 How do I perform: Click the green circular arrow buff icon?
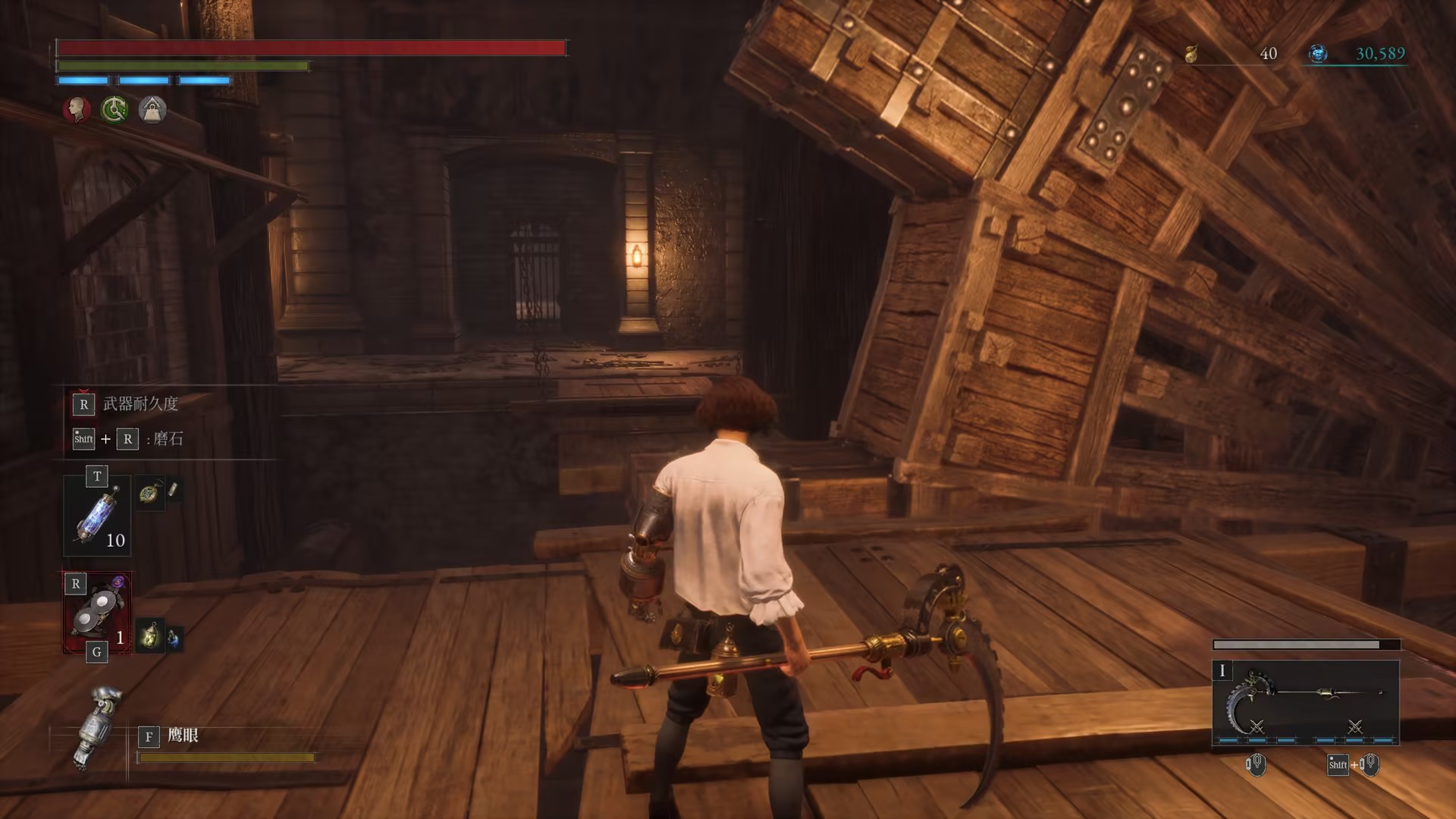pos(115,110)
